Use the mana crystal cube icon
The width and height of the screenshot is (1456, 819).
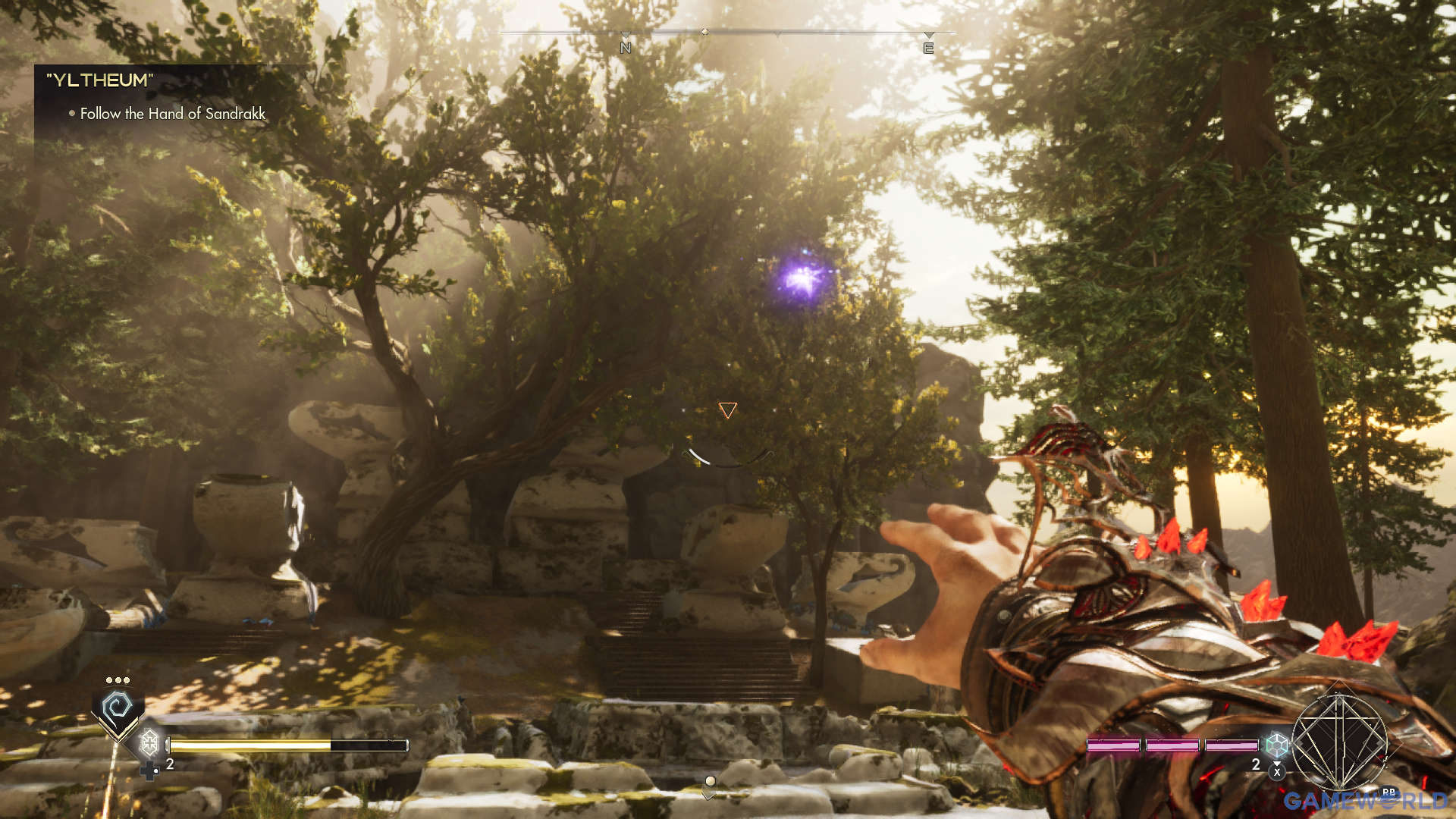pyautogui.click(x=1277, y=744)
